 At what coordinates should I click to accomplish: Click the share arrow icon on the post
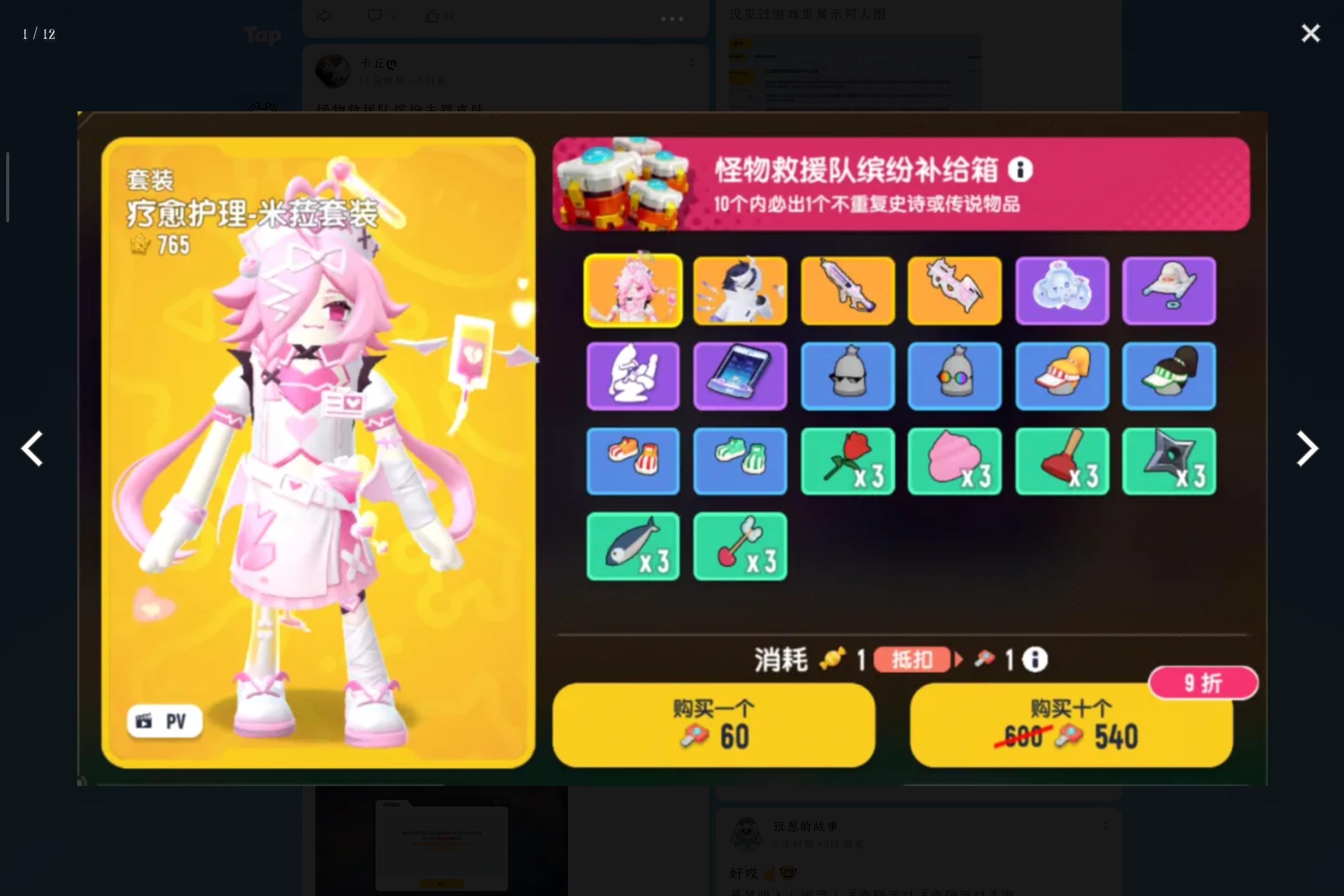(324, 15)
